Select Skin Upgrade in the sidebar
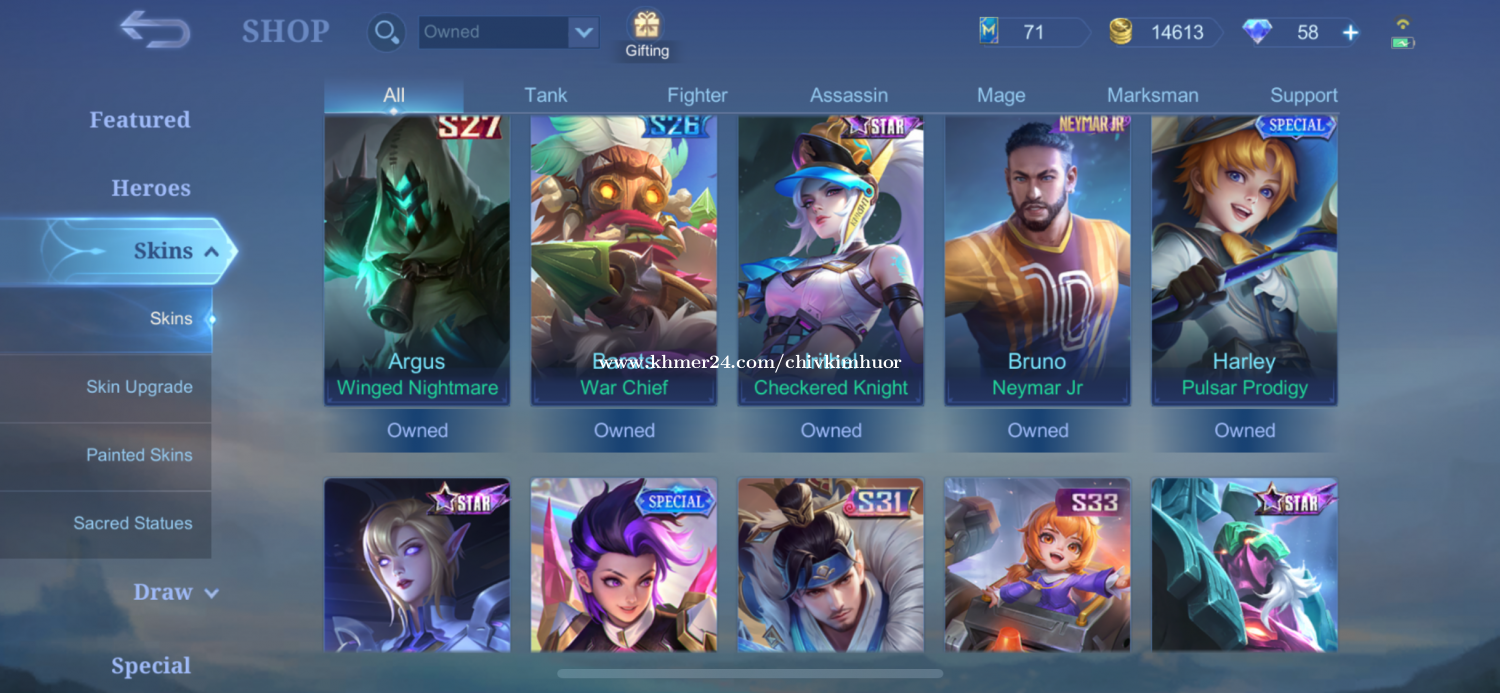 pyautogui.click(x=139, y=387)
